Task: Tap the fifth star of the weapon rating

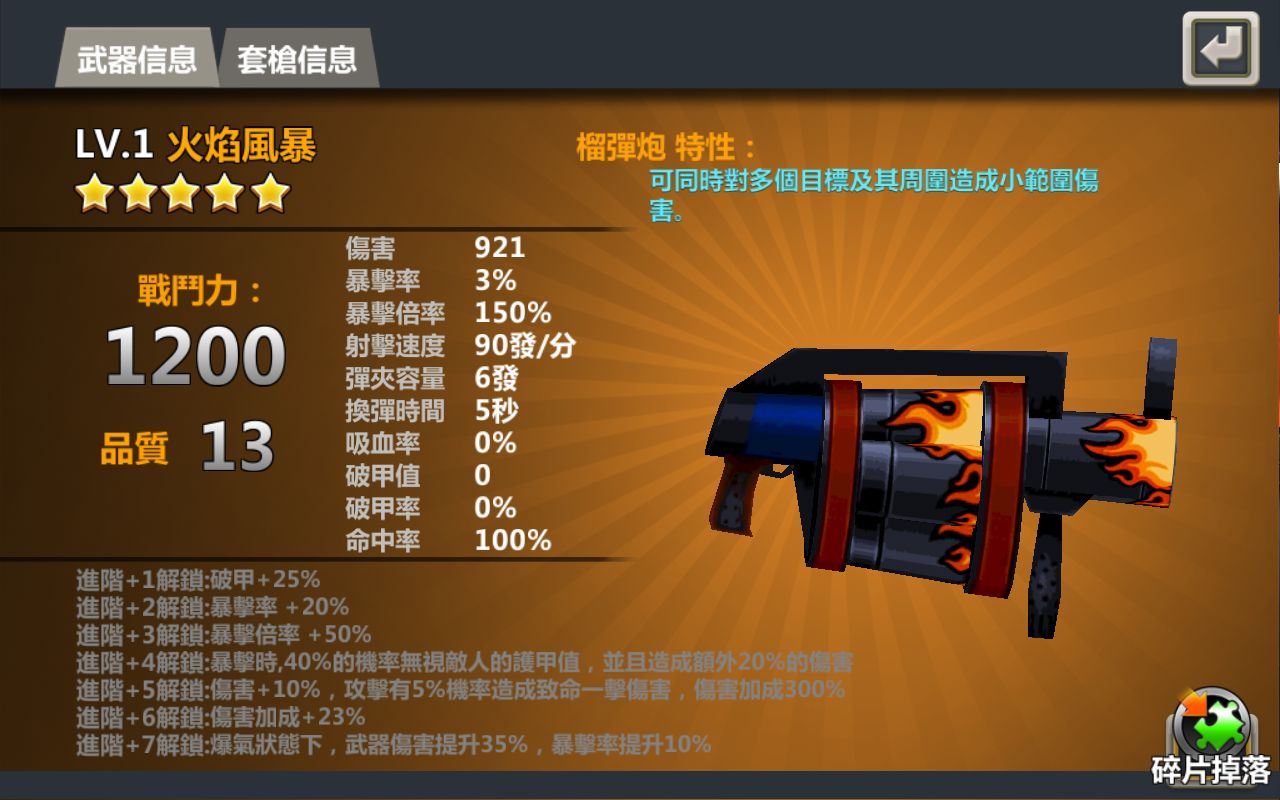Action: pyautogui.click(x=268, y=193)
